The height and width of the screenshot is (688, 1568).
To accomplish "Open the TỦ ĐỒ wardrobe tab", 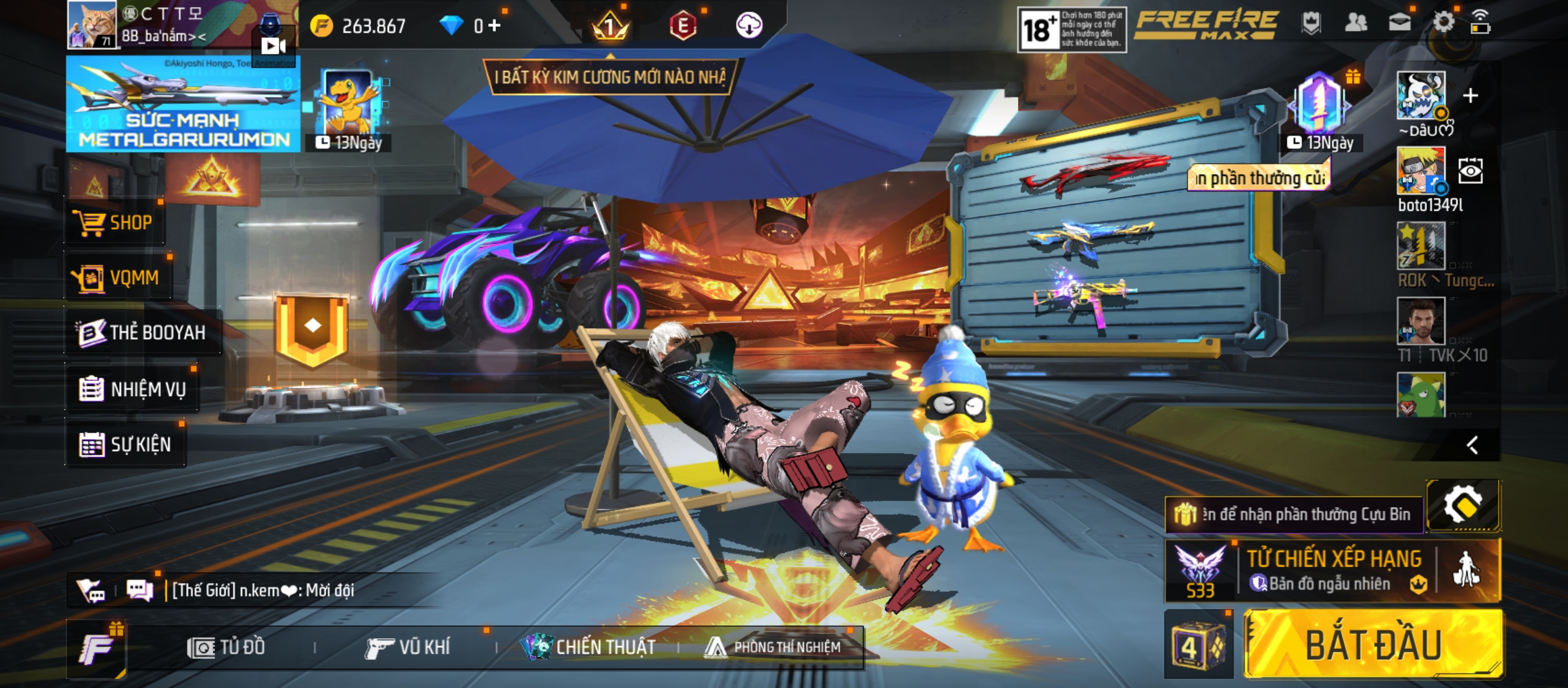I will (x=226, y=647).
